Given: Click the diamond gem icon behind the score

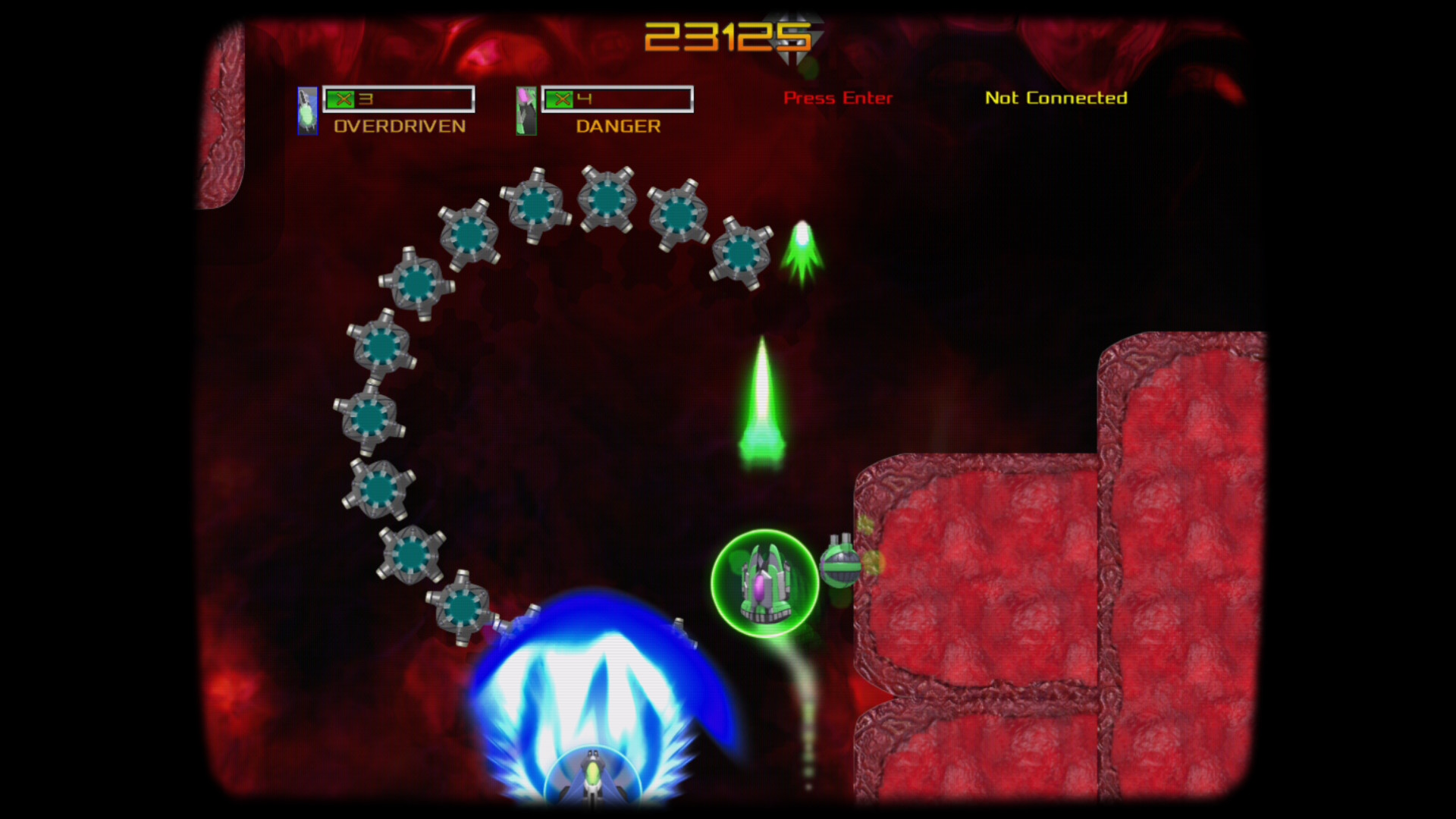Looking at the screenshot, I should point(793,36).
